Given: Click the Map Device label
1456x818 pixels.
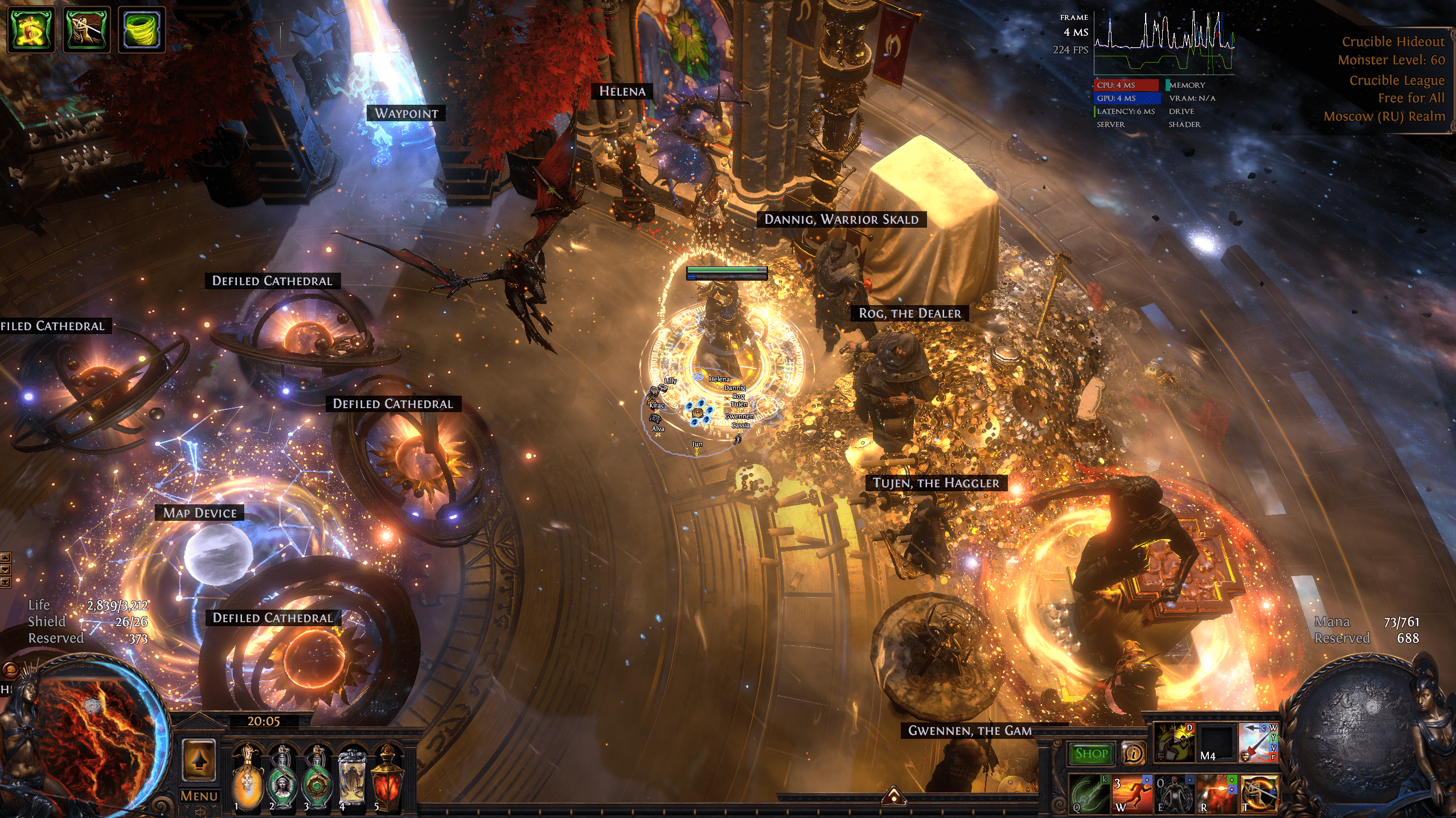Looking at the screenshot, I should [200, 513].
